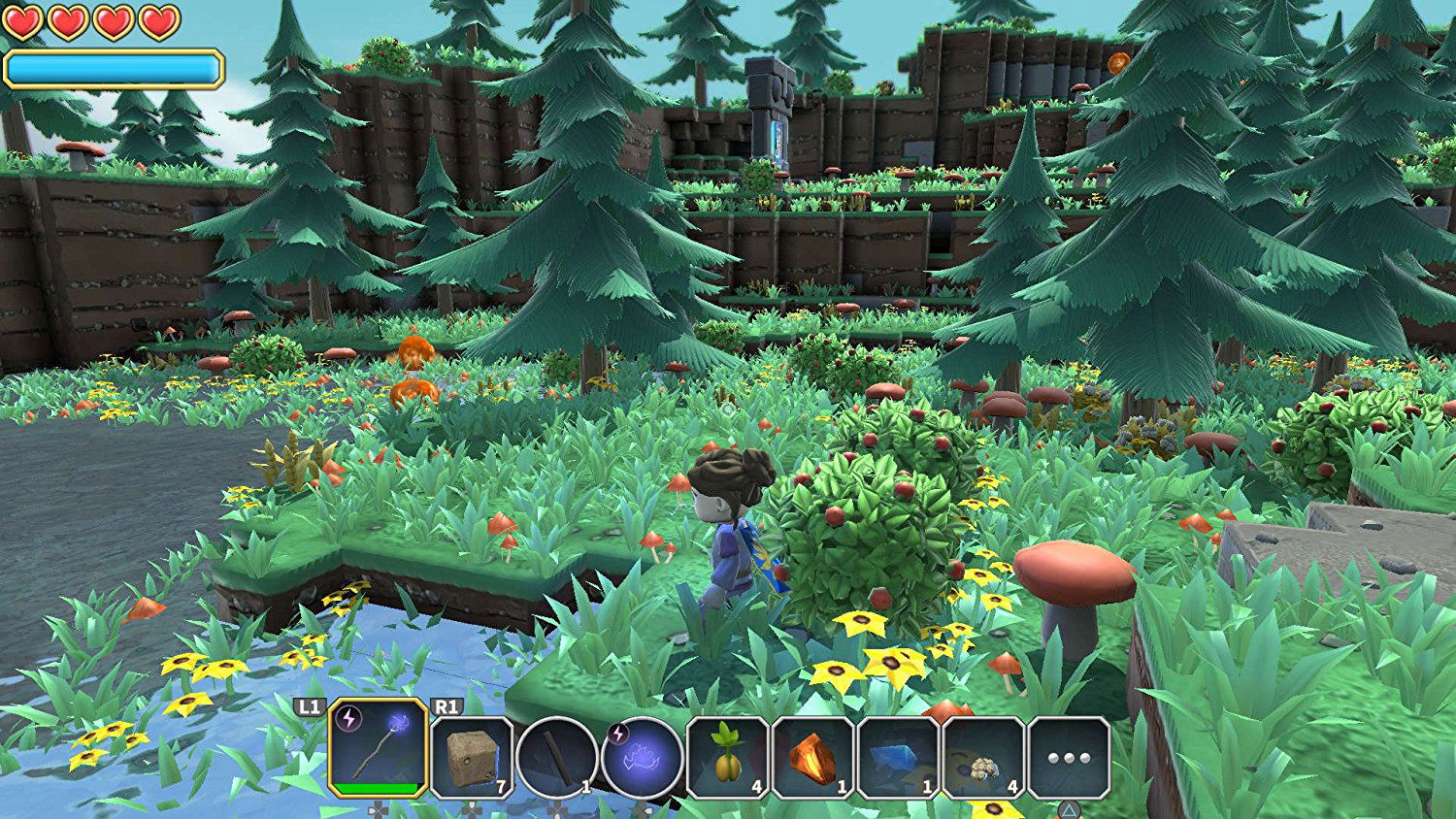
Task: Select the lightning wand hotbar slot
Action: tap(379, 749)
